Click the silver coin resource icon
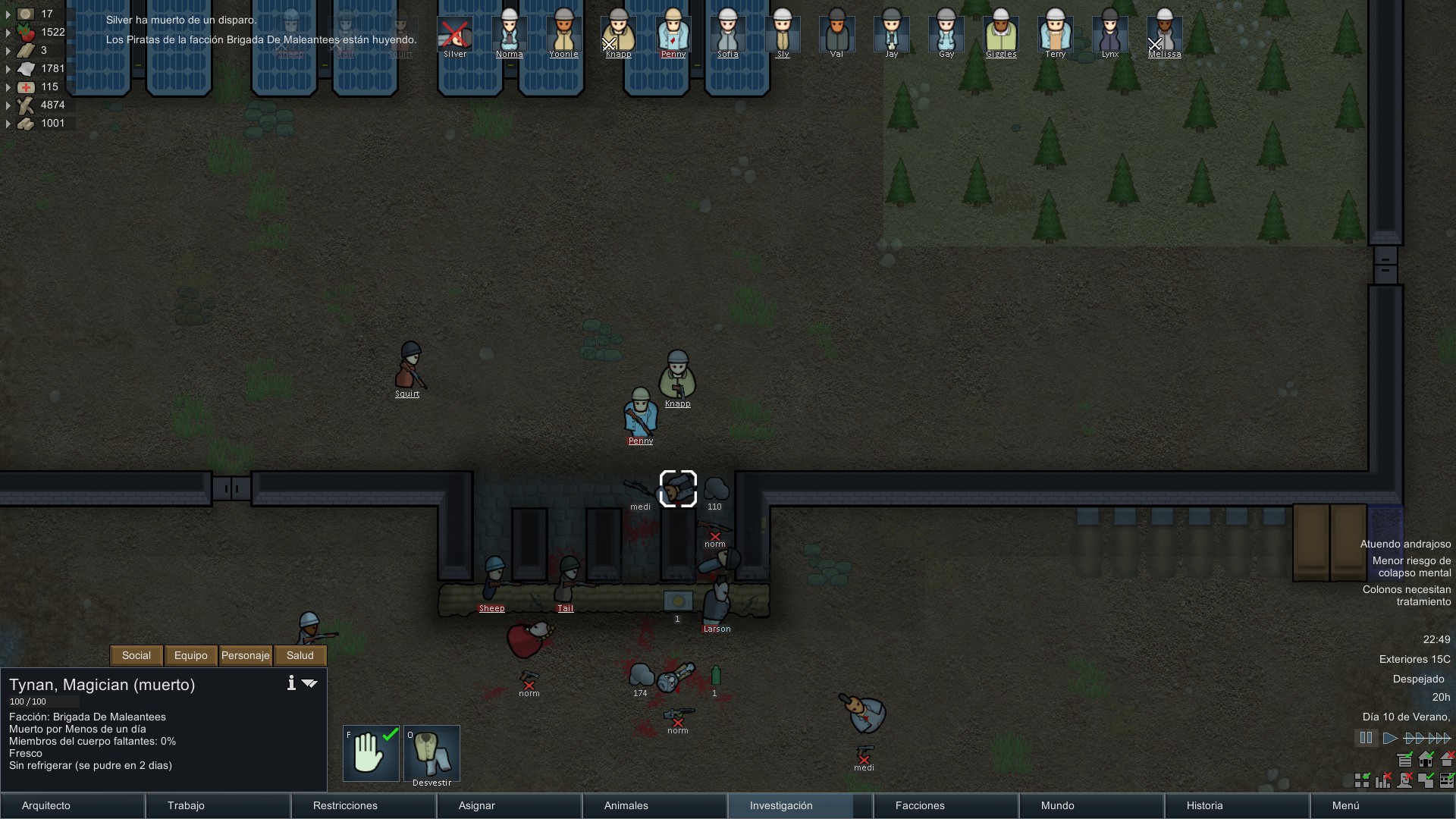Viewport: 1456px width, 819px height. 25,14
